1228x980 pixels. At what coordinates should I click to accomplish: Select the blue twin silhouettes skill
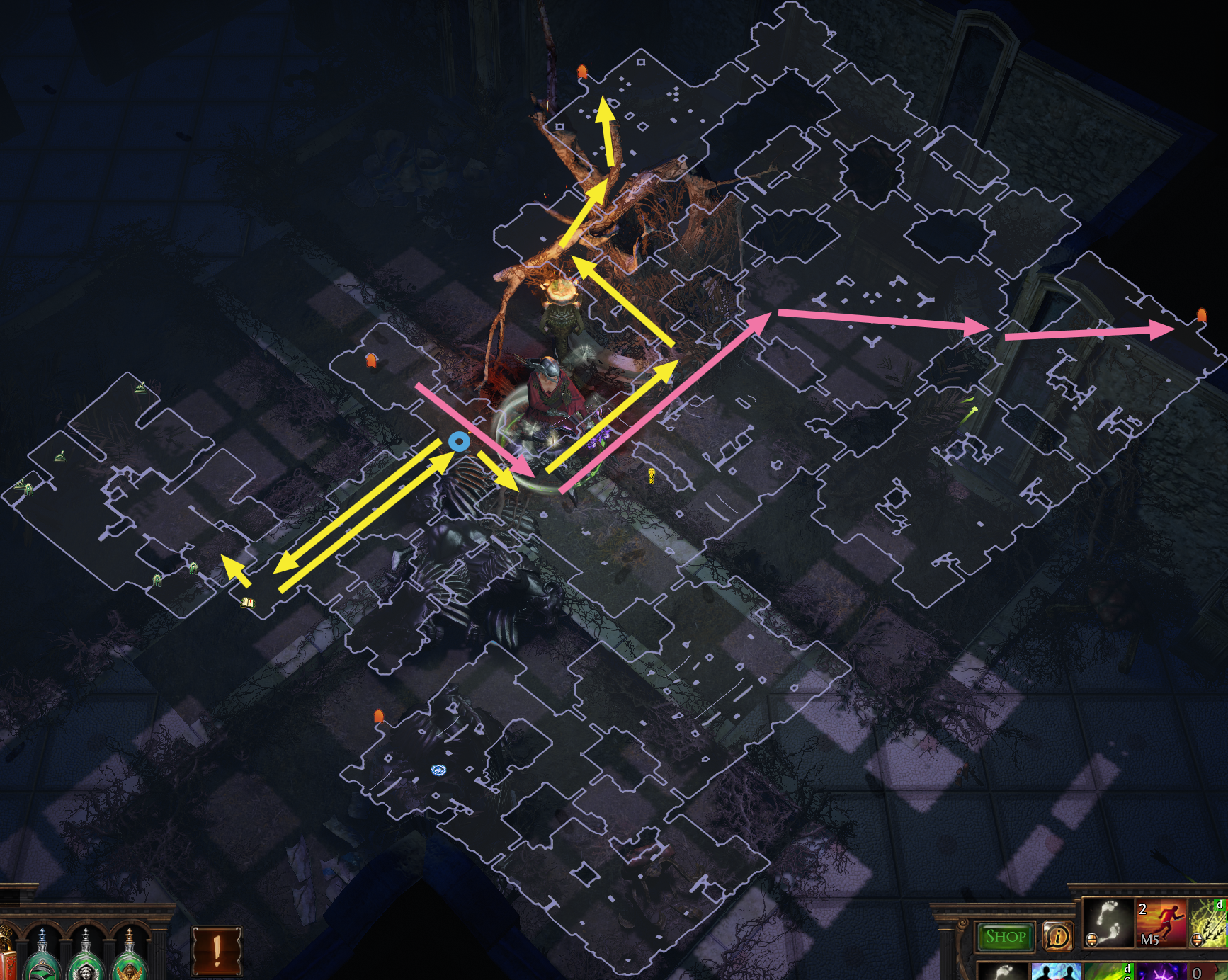(x=1056, y=972)
